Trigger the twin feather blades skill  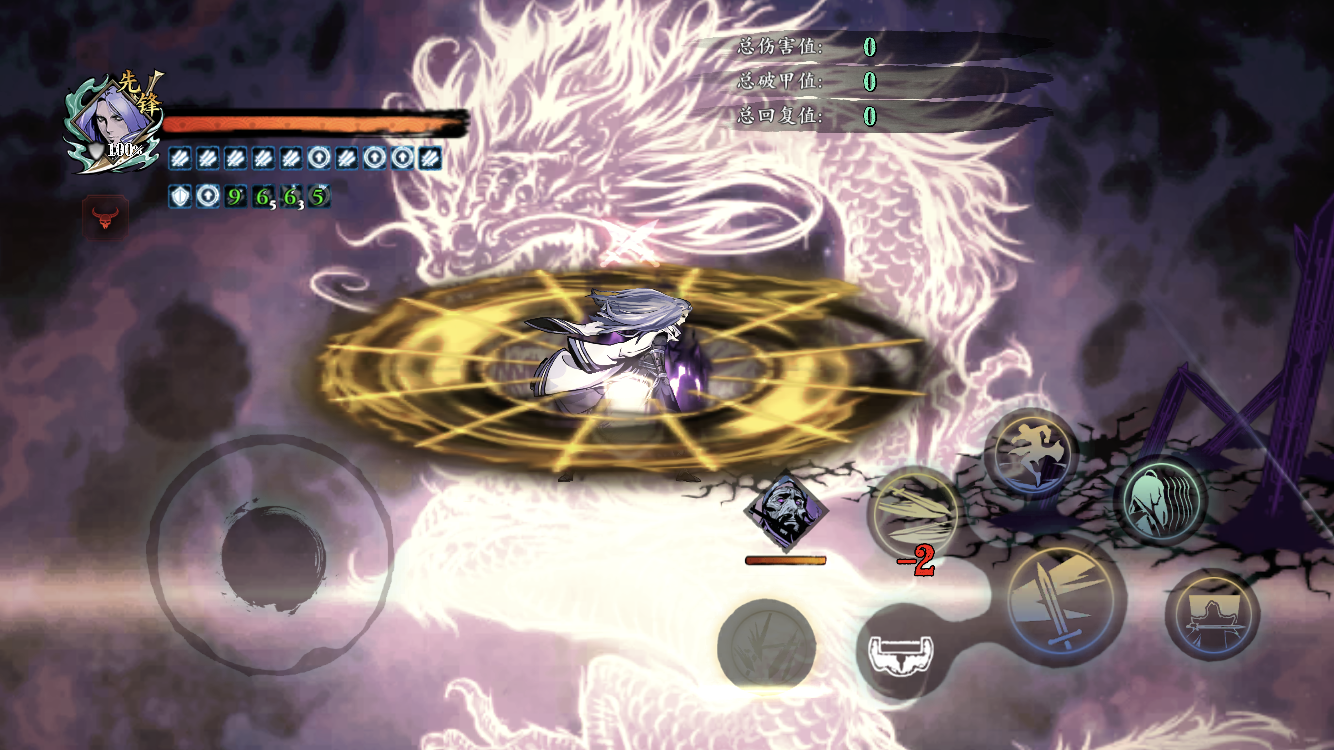point(914,514)
